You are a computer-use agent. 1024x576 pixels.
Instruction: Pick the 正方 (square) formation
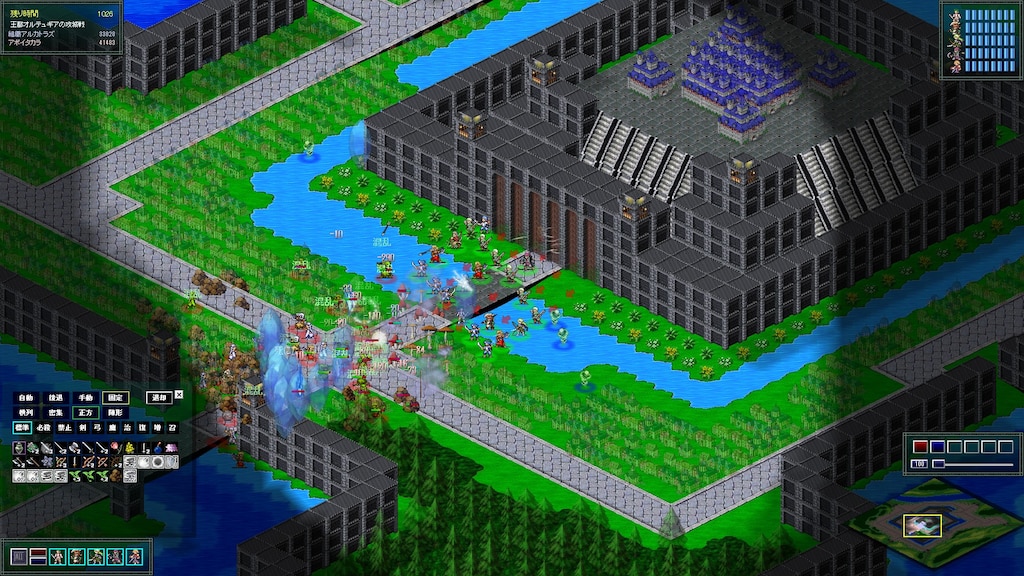86,412
